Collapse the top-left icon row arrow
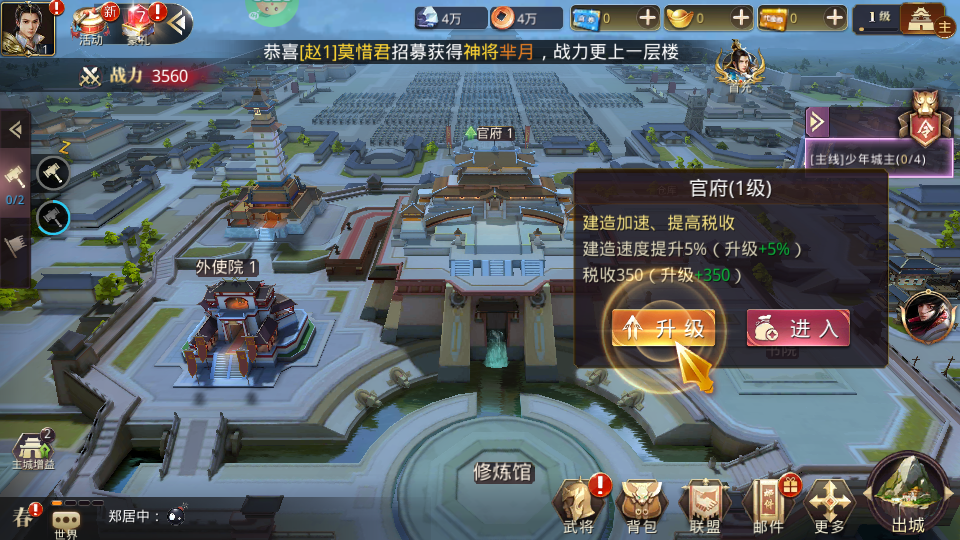This screenshot has height=540, width=960. click(x=178, y=20)
